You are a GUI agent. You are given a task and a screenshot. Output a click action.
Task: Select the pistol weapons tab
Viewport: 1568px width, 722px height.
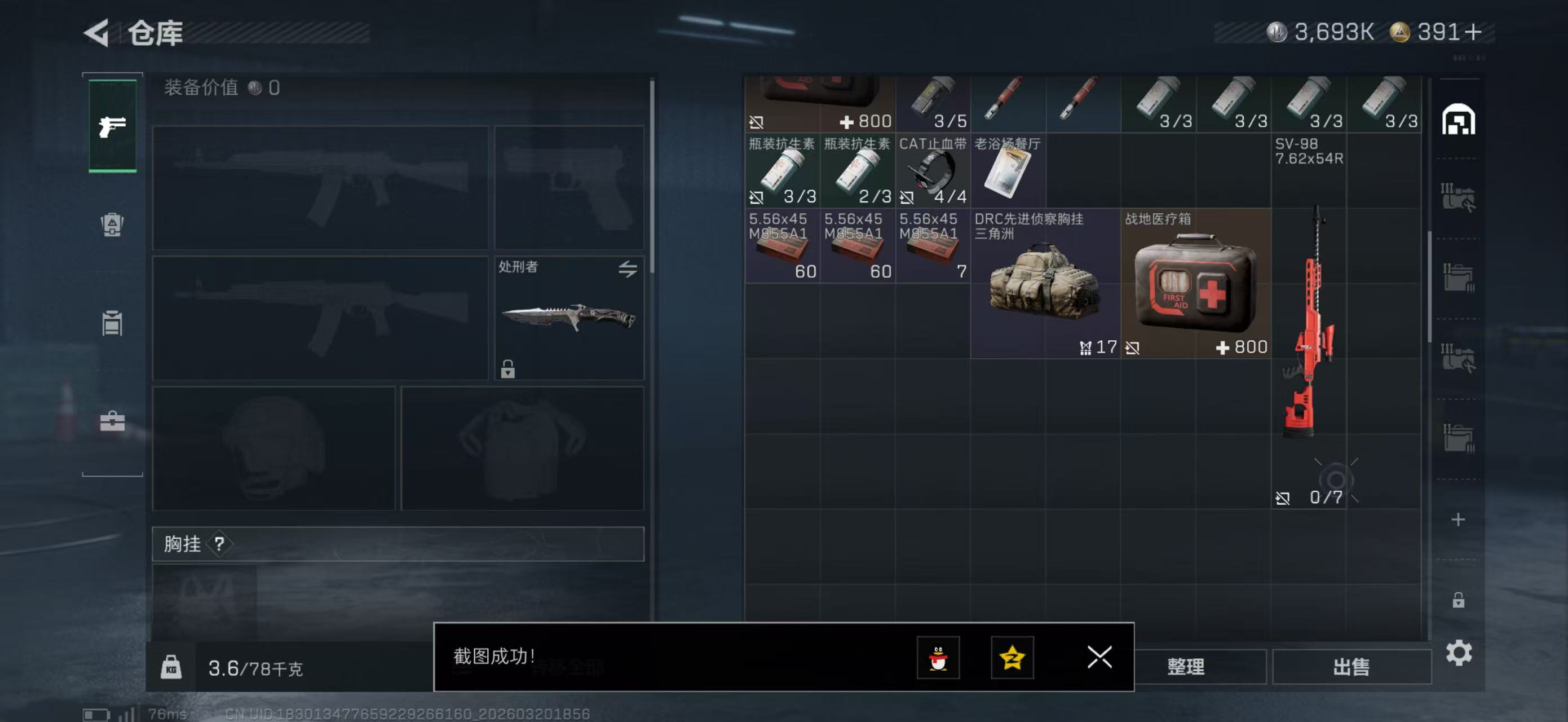point(113,126)
